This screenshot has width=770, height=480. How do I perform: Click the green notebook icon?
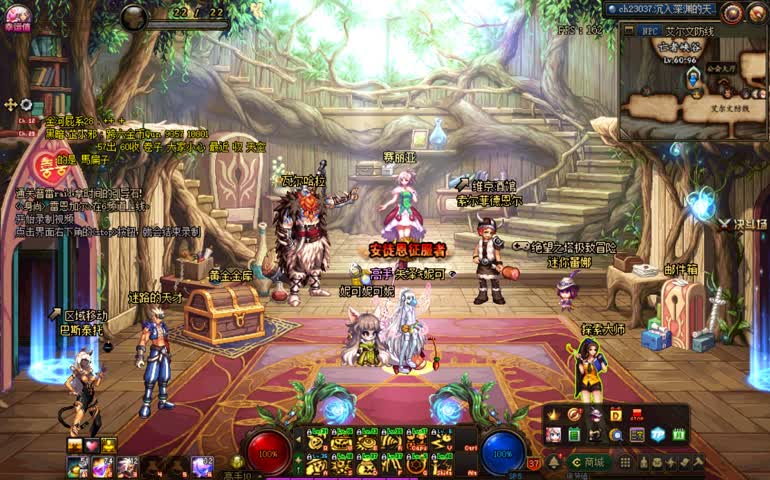pyautogui.click(x=575, y=435)
